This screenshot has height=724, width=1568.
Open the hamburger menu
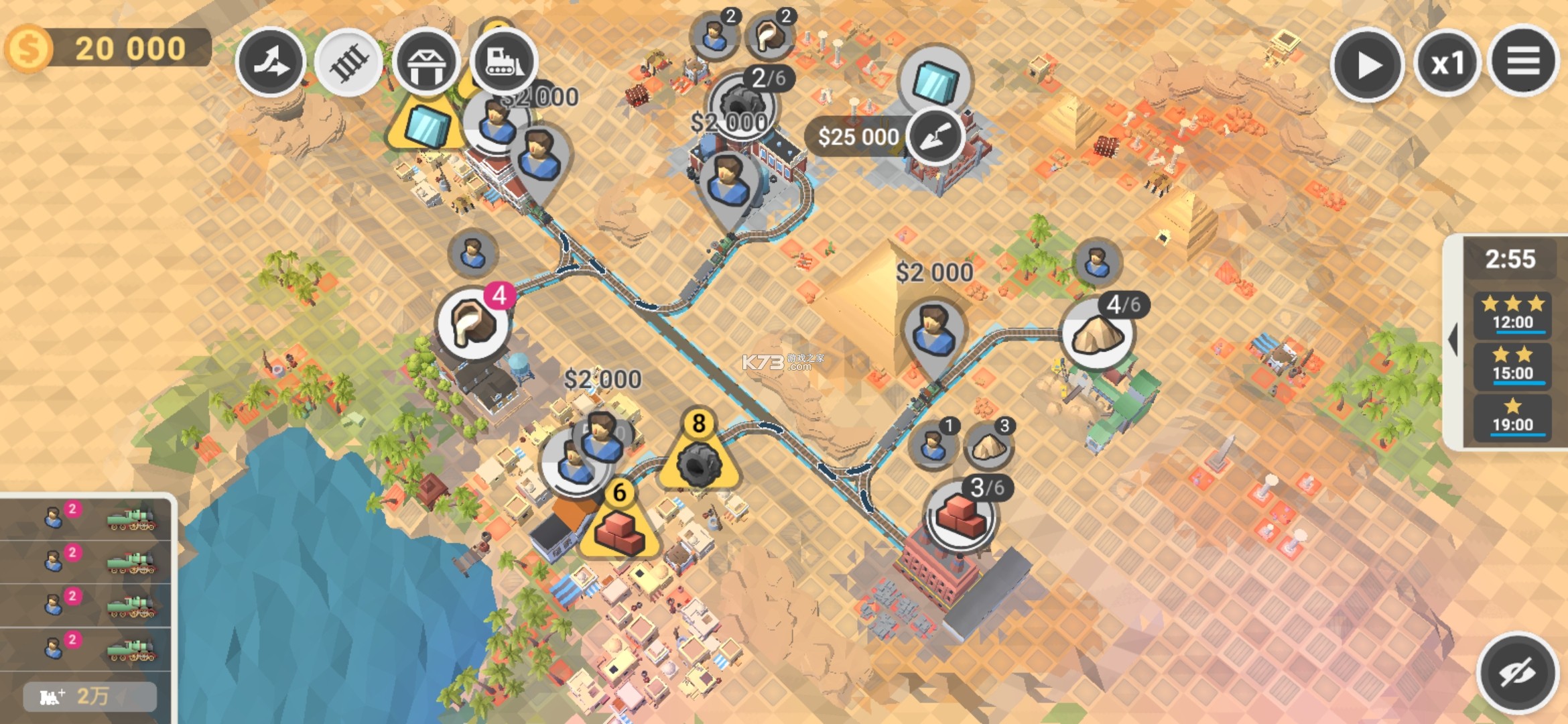(1523, 62)
